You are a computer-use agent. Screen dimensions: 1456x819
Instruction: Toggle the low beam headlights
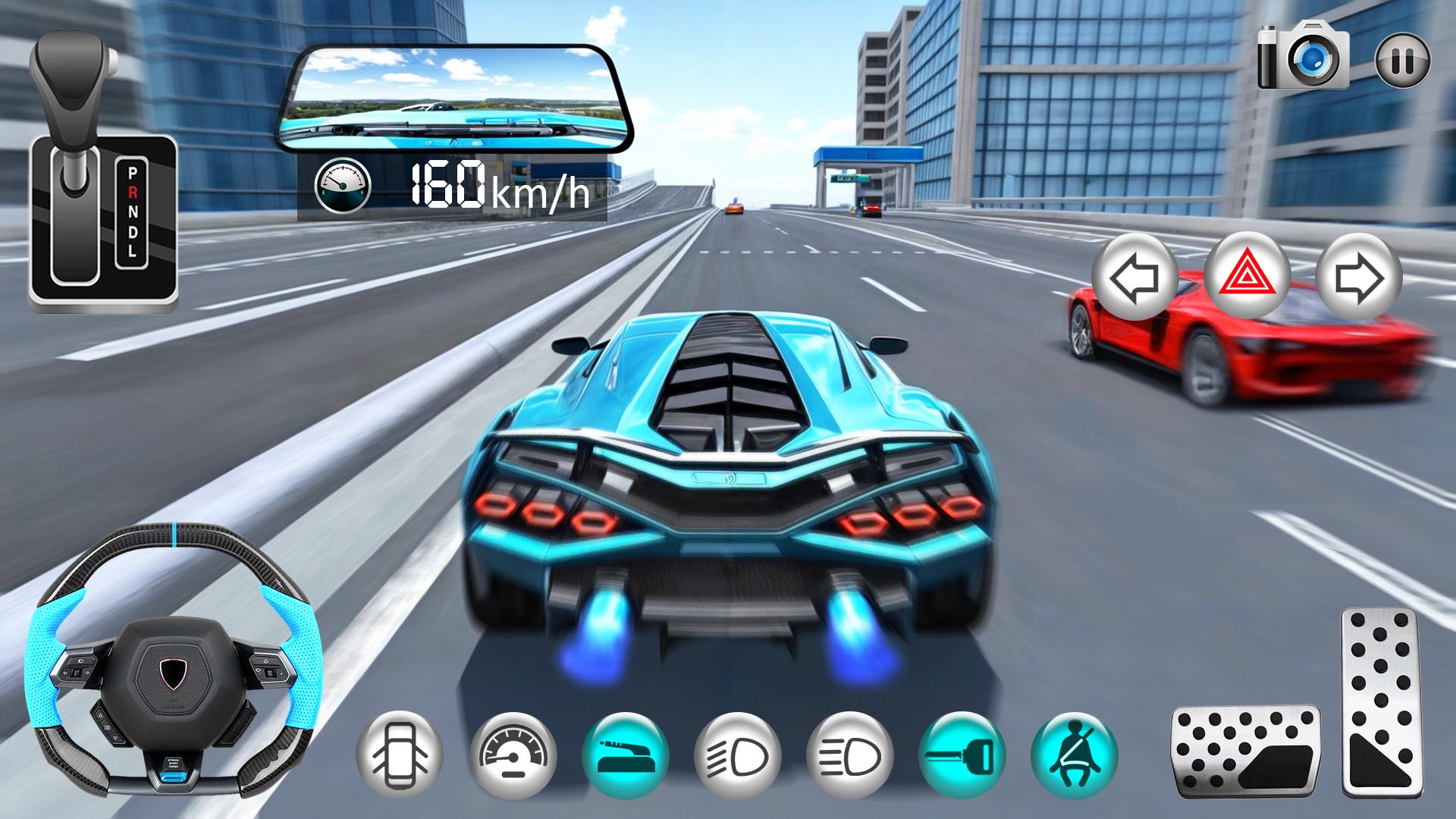737,754
